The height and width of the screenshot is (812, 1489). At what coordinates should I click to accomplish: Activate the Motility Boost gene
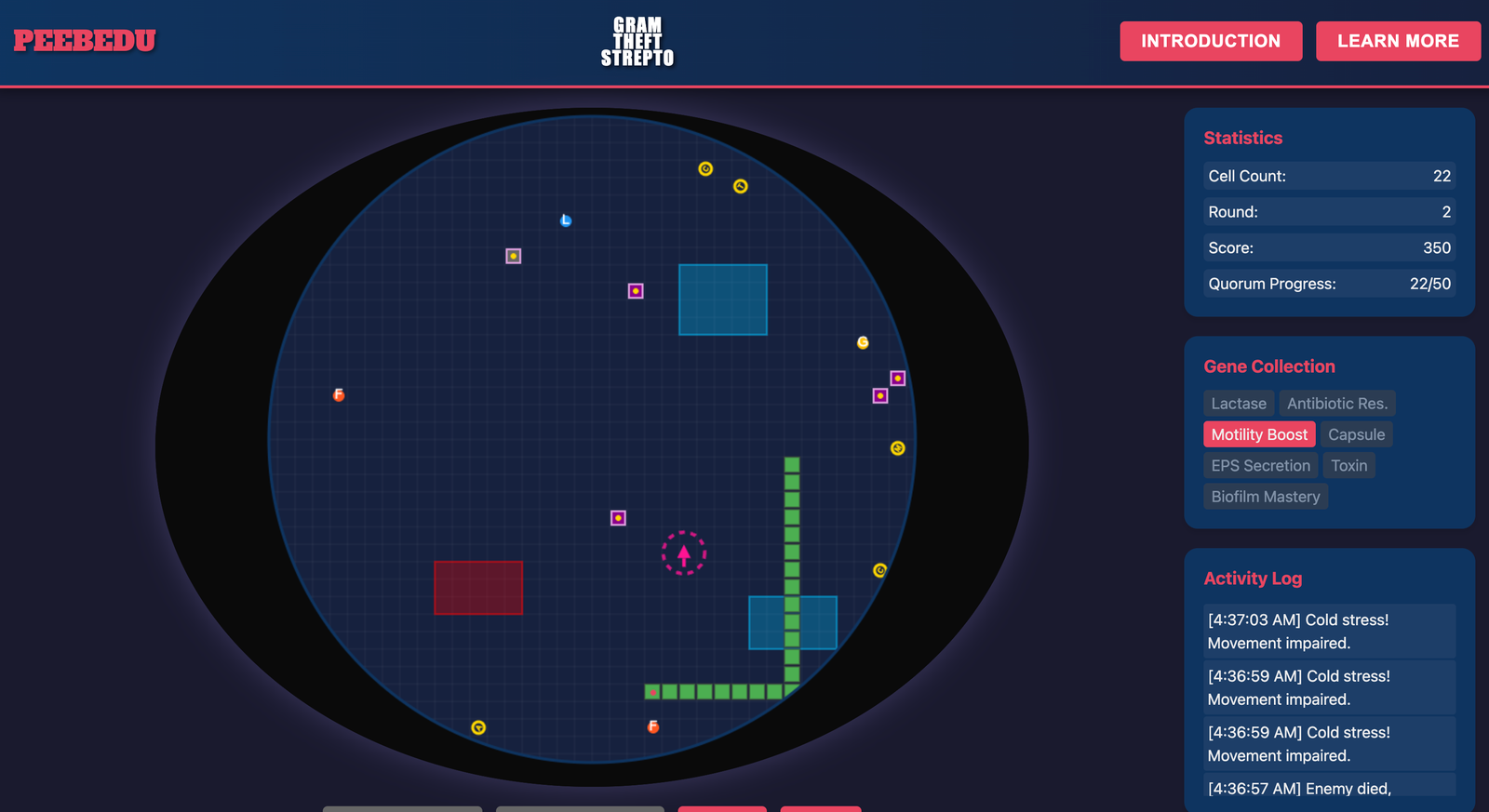(1258, 434)
